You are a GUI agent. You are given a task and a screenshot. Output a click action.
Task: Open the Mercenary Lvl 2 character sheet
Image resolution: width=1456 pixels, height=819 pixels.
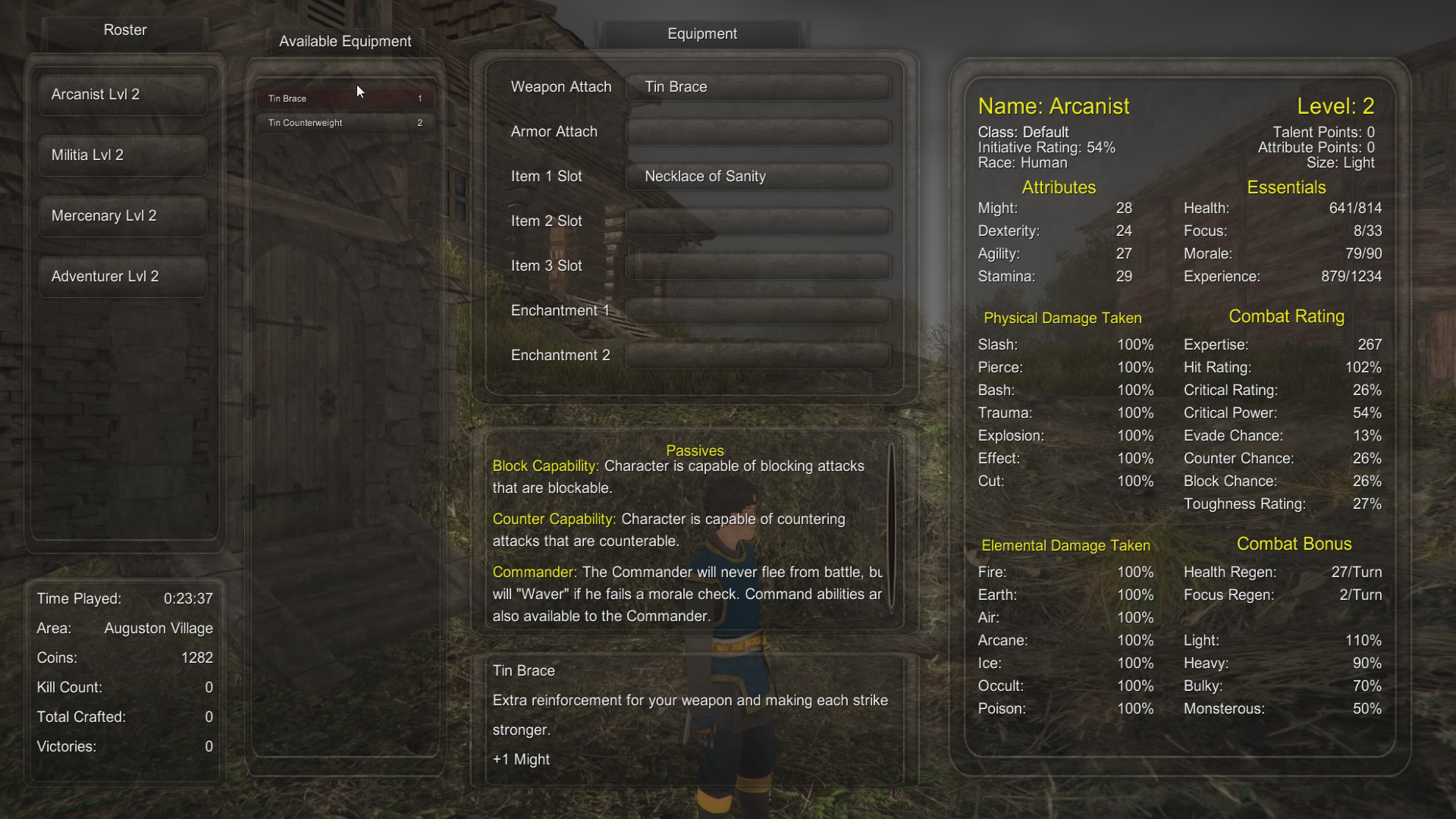click(x=122, y=215)
